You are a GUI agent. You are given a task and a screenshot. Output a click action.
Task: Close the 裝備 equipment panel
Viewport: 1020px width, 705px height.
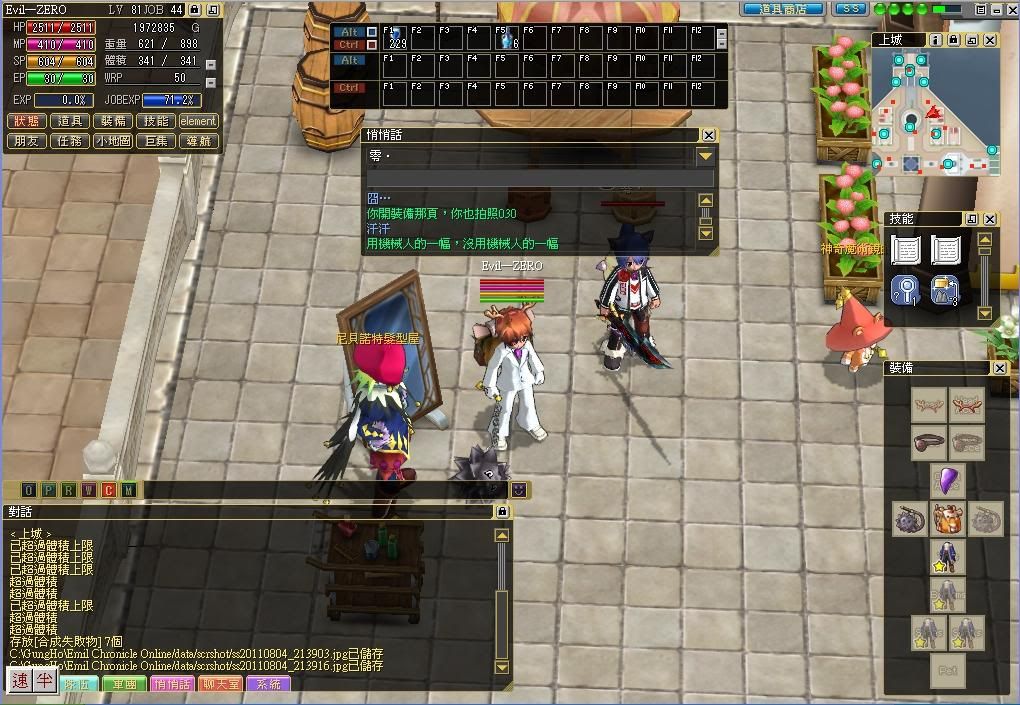click(x=999, y=368)
